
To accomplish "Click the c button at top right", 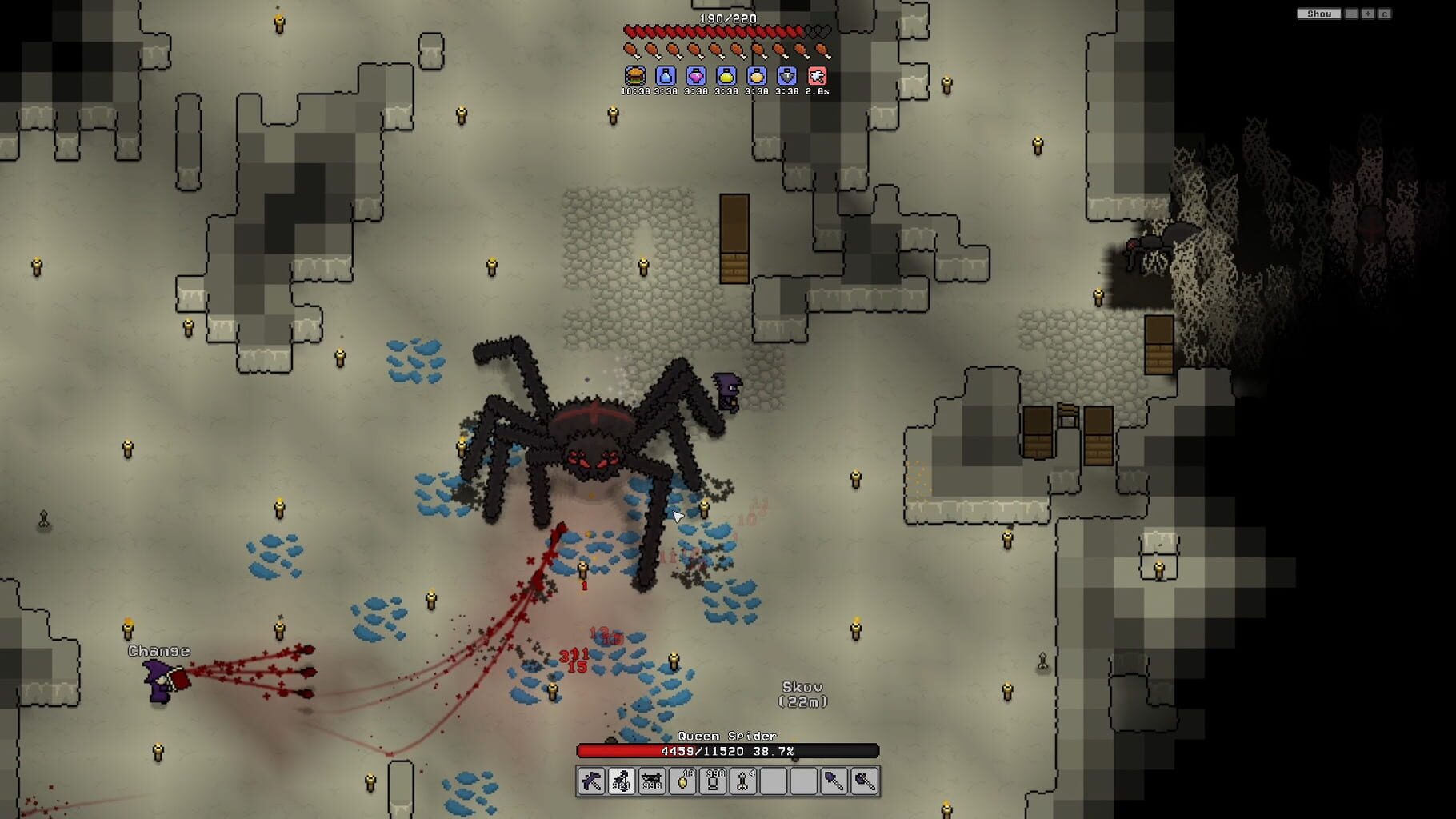I will [x=1385, y=14].
